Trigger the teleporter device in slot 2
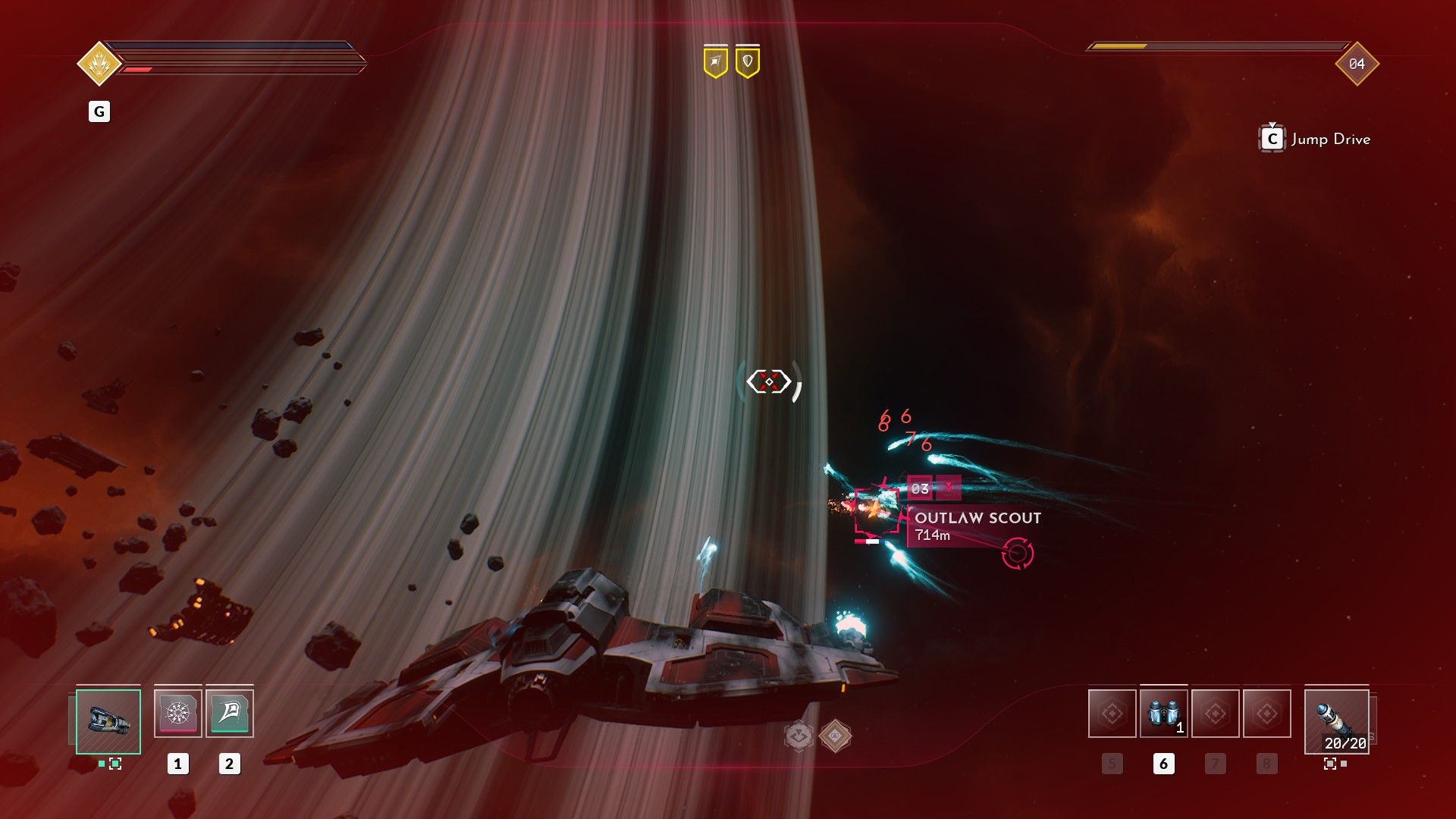The height and width of the screenshot is (819, 1456). click(228, 713)
